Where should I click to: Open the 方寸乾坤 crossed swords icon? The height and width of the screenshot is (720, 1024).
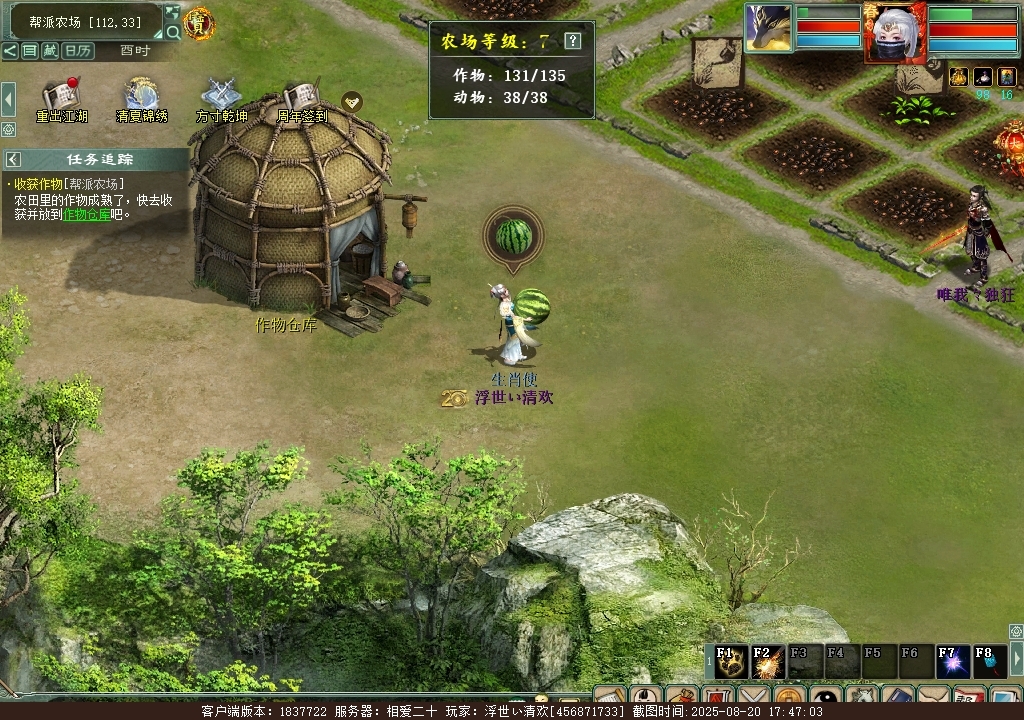click(x=221, y=97)
